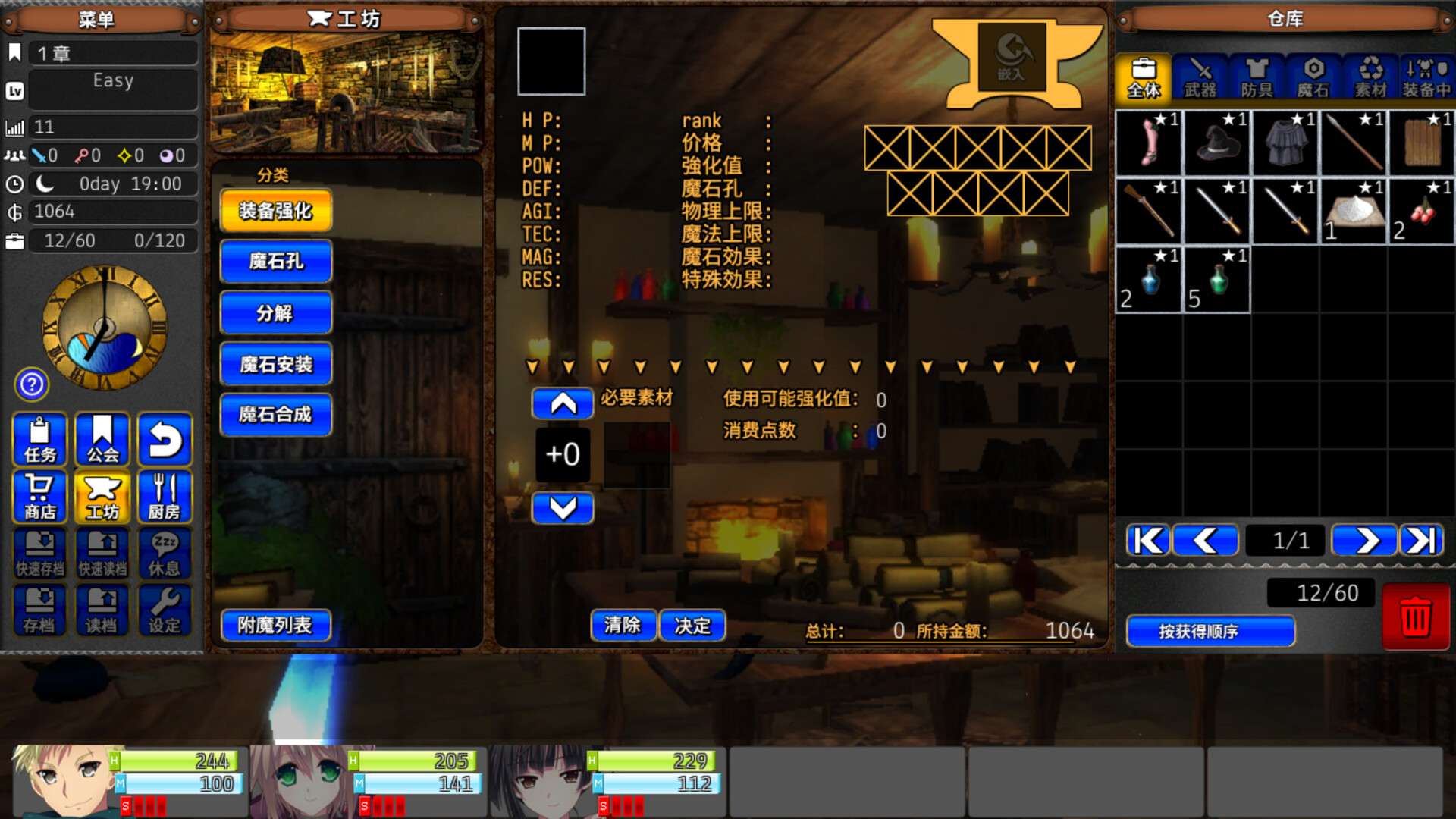The height and width of the screenshot is (819, 1456).
Task: Open the 任务 (quests) panel icon
Action: pyautogui.click(x=39, y=440)
